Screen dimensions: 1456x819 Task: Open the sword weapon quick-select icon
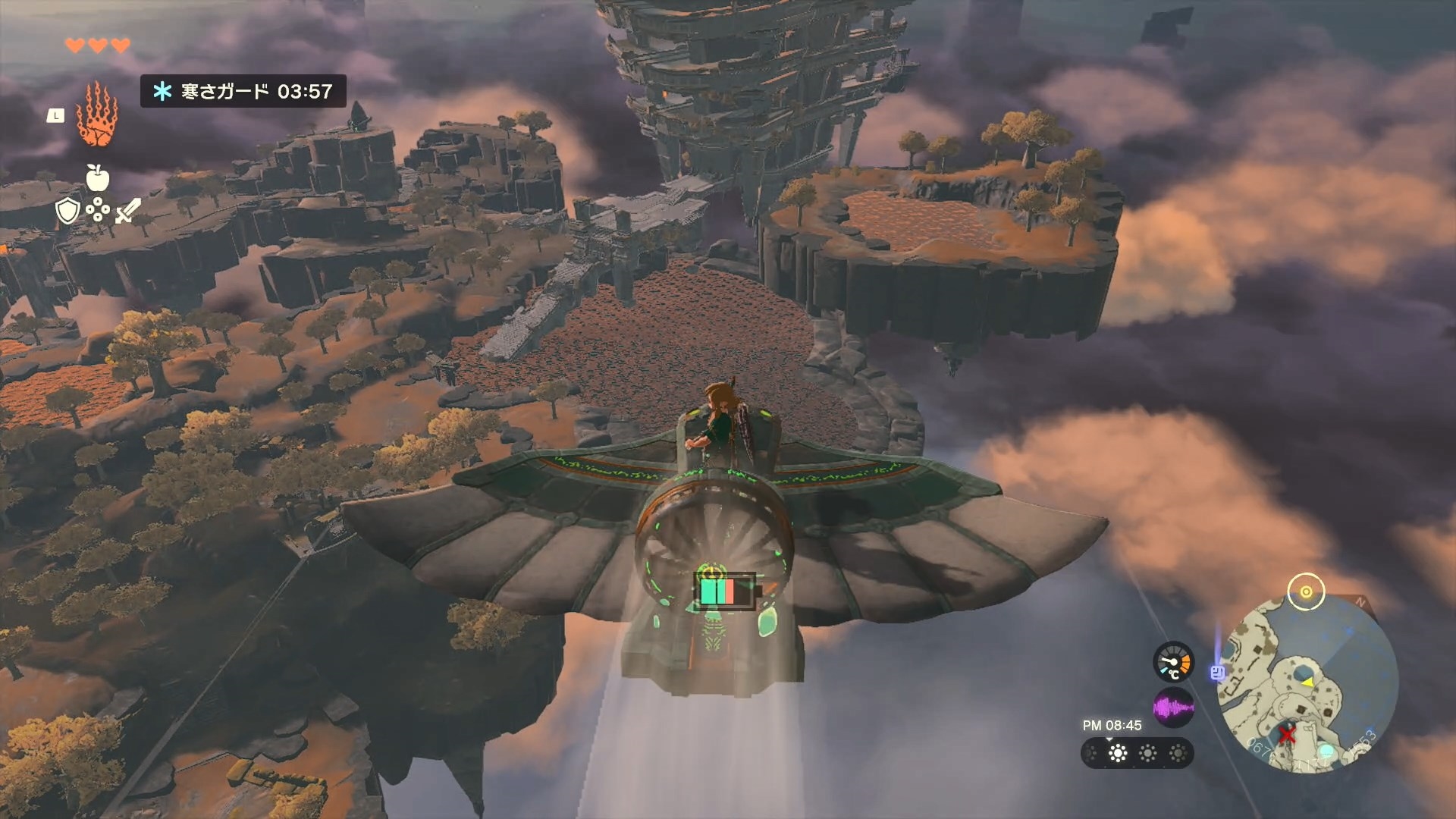pos(127,212)
